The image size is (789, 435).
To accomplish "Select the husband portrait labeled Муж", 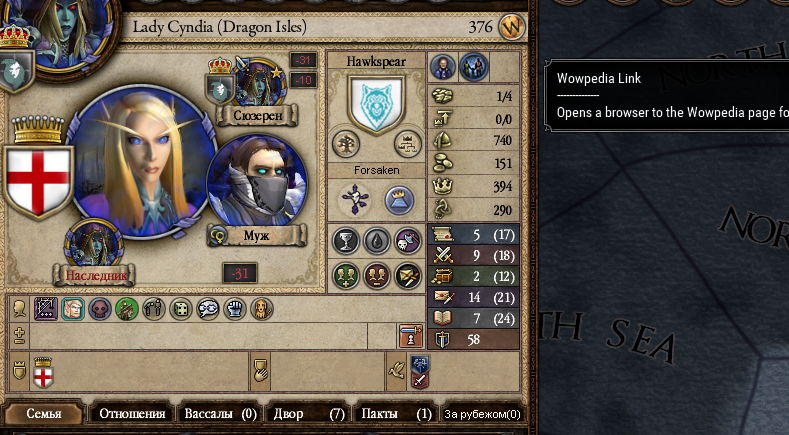I will coord(256,187).
